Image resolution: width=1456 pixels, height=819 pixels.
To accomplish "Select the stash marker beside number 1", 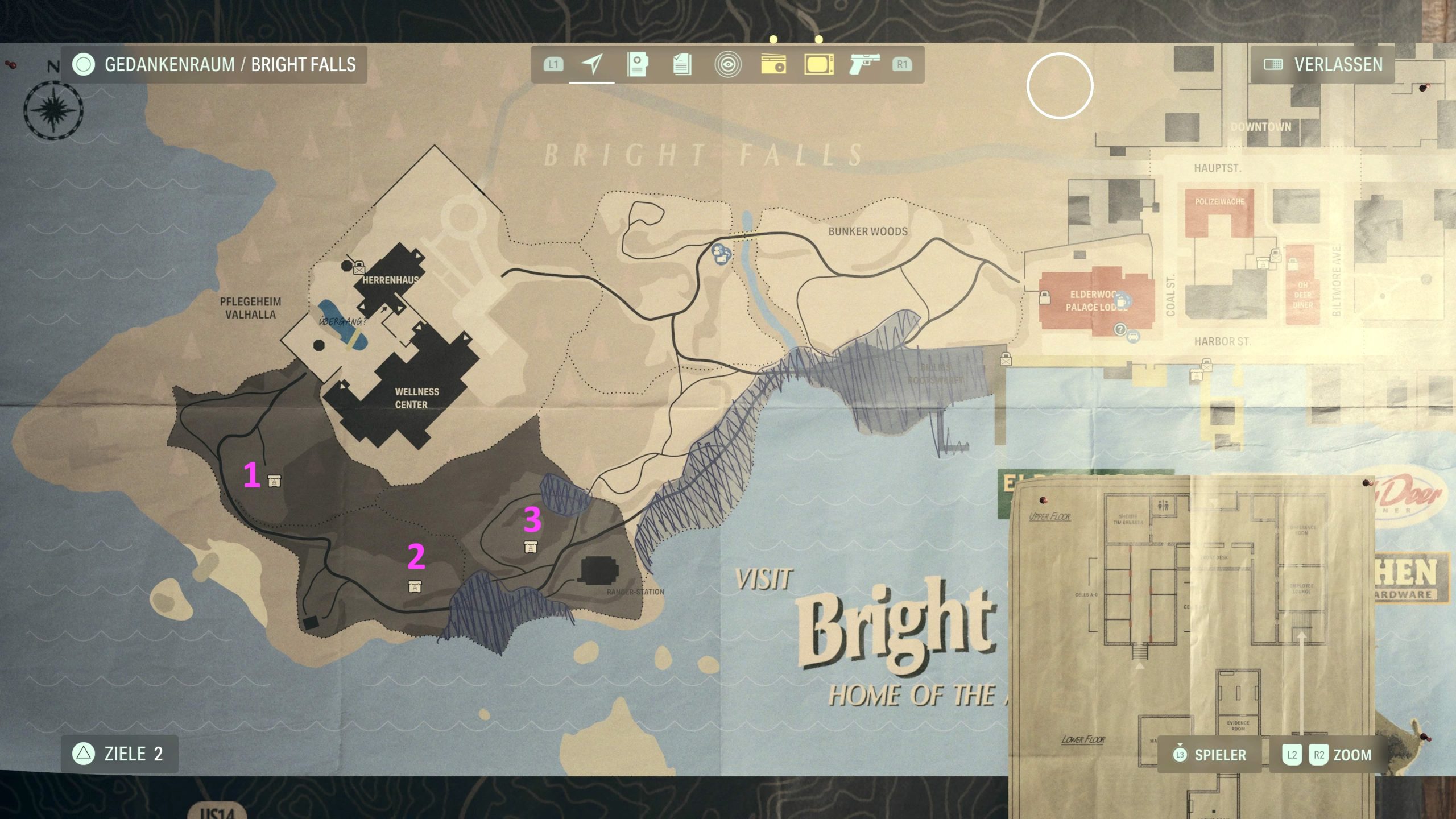I will coord(274,481).
